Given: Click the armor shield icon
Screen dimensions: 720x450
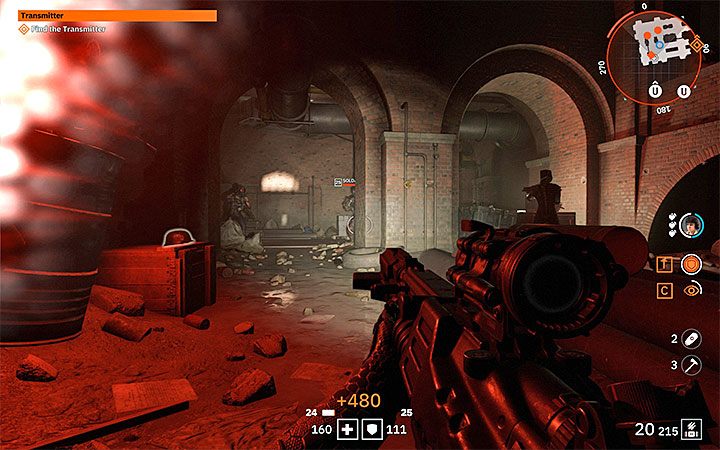Looking at the screenshot, I should click(x=373, y=429).
